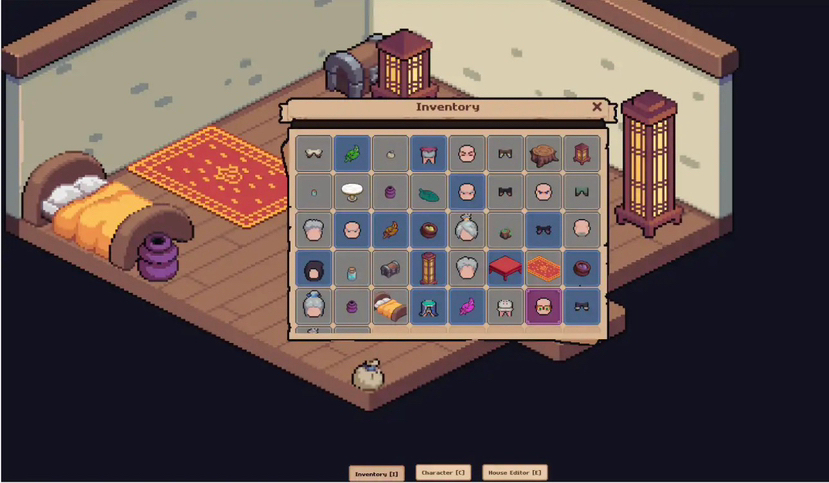
Task: Select the orange patterned rug slot
Action: 544,268
